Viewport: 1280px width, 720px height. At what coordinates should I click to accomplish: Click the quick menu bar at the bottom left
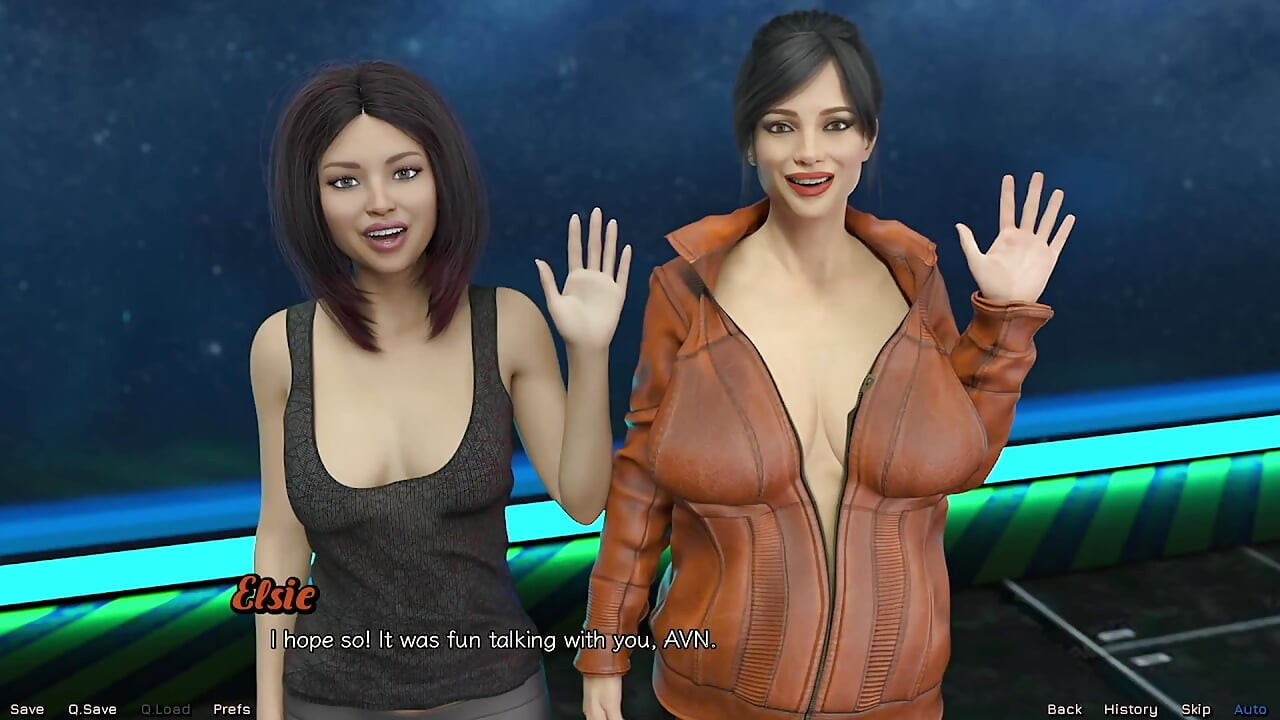[x=130, y=708]
